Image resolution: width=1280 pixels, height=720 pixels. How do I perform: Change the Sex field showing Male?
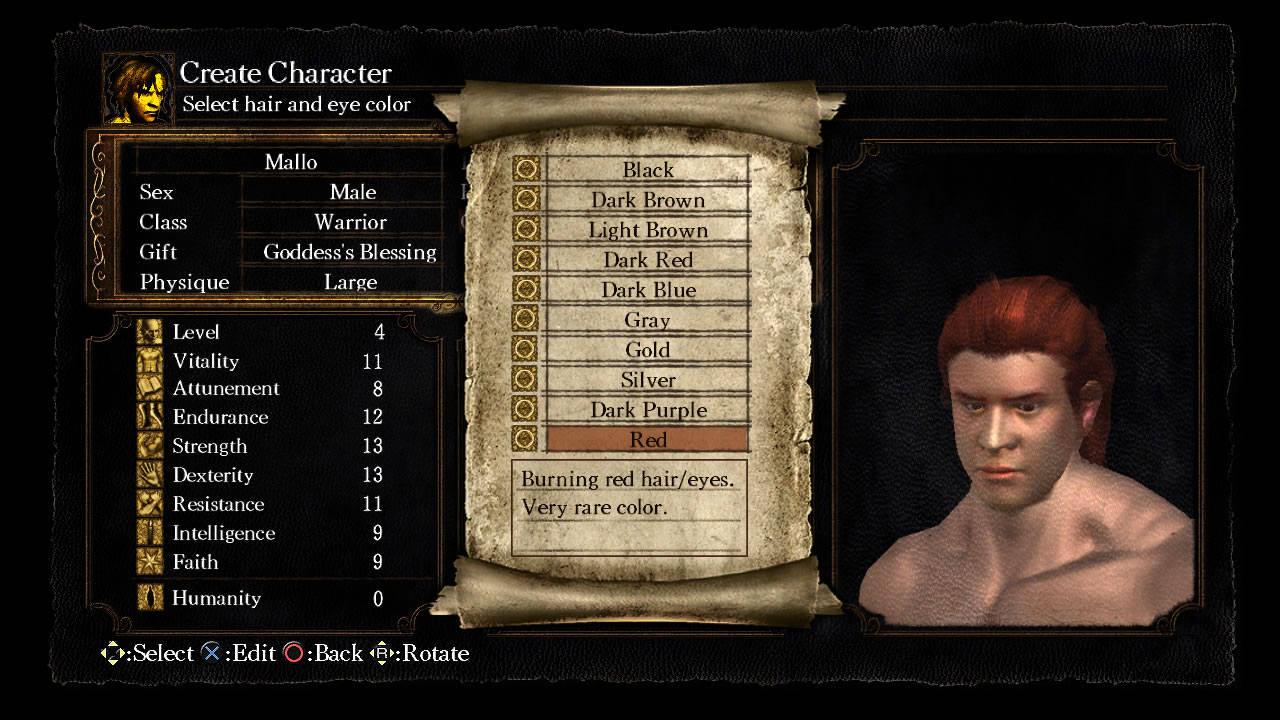[x=352, y=192]
